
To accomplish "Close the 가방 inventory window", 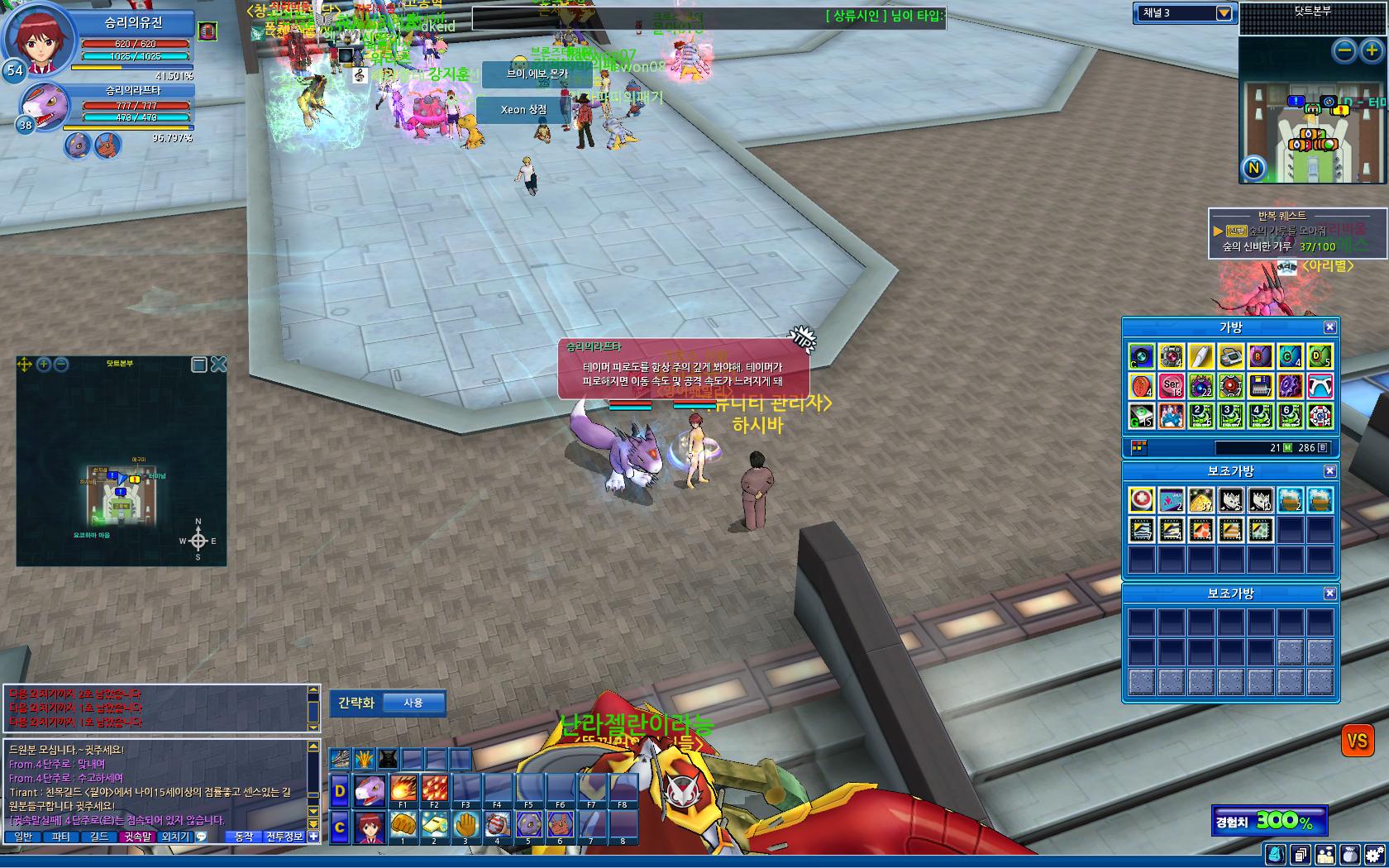I will point(1329,327).
